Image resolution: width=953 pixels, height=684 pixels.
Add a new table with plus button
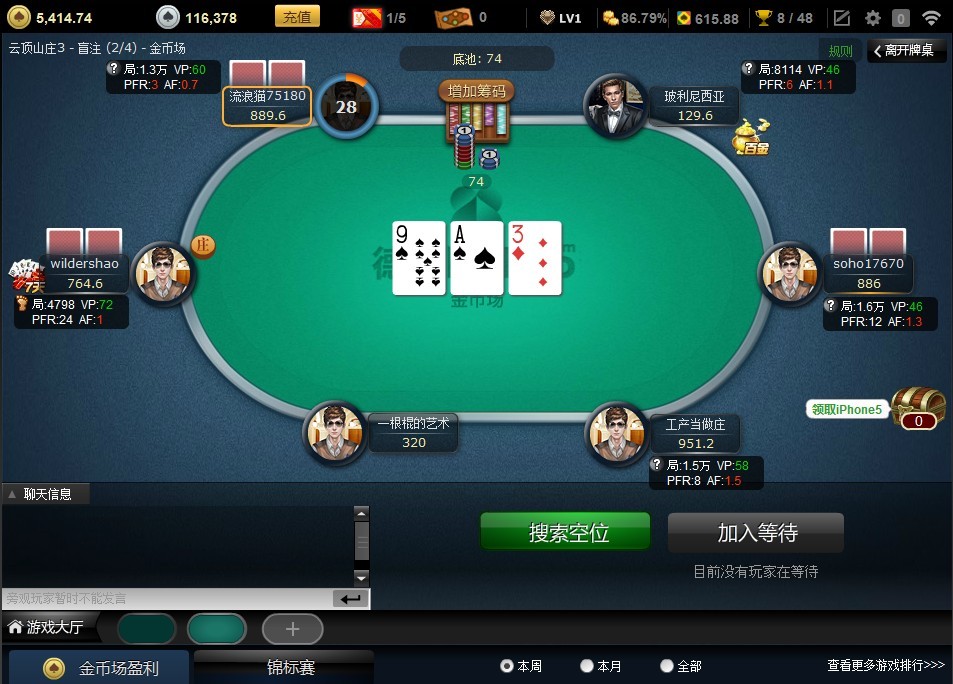coord(292,629)
